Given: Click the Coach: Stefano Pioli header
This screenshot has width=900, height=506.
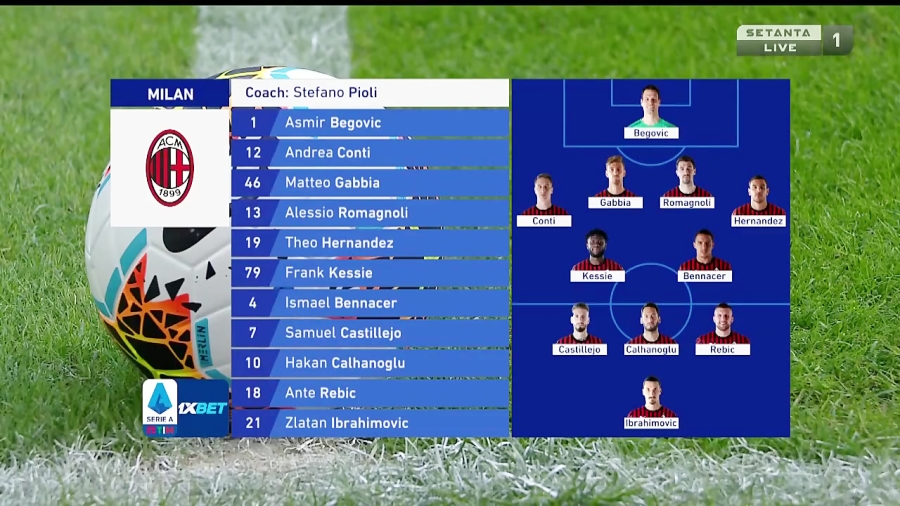Looking at the screenshot, I should [x=370, y=93].
